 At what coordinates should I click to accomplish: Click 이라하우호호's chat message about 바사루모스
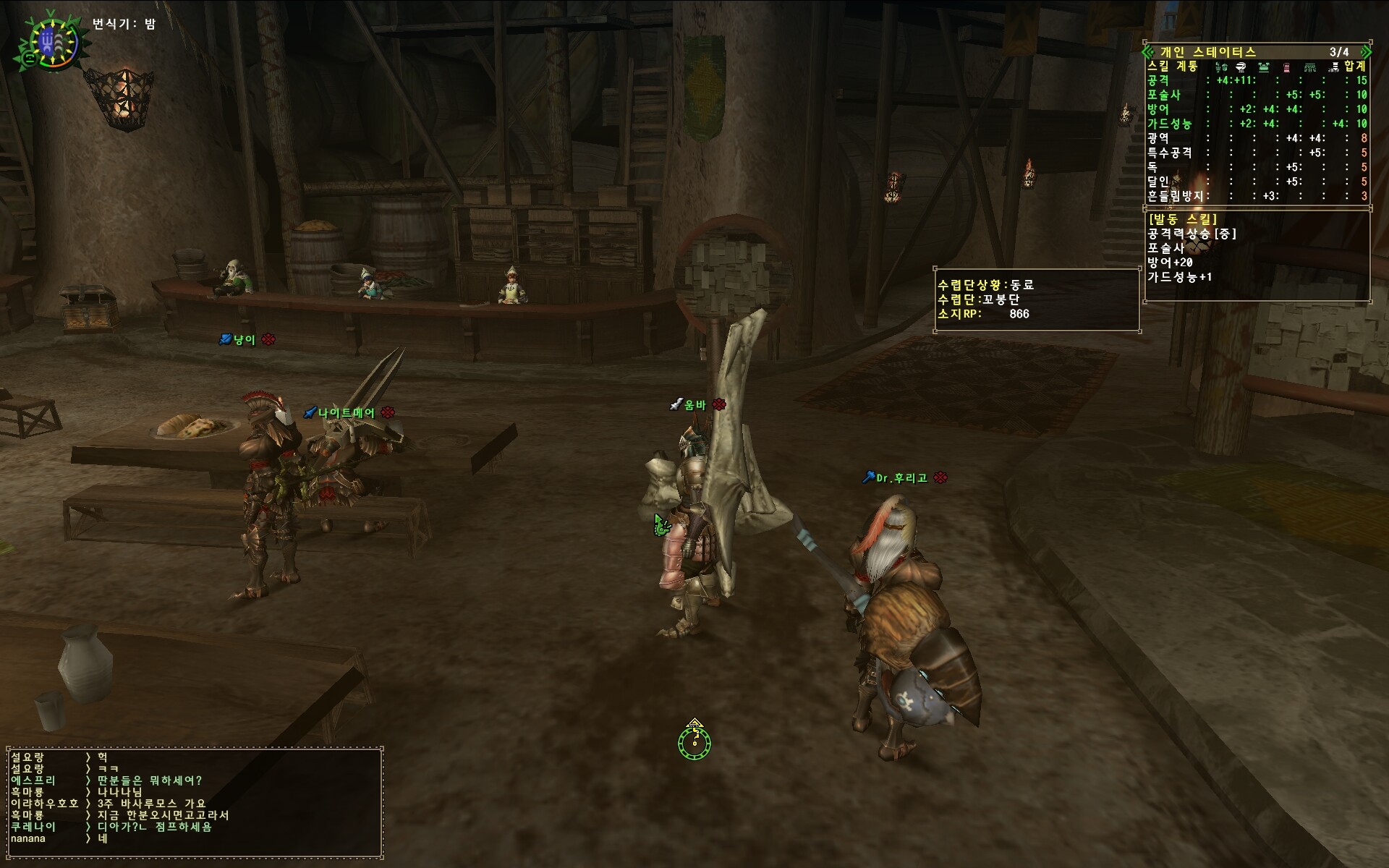coord(152,804)
